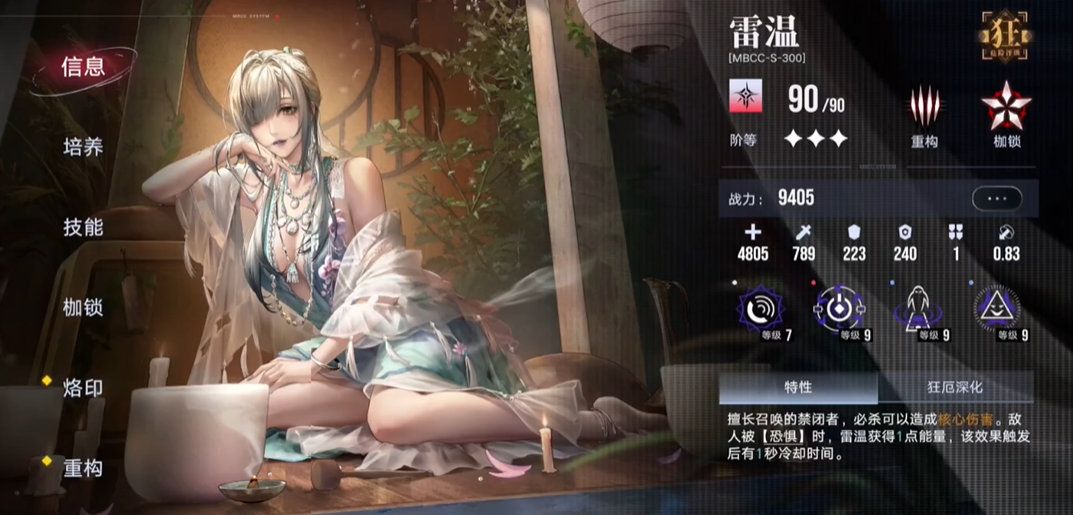
Task: Select the 技能 skills menu entry
Action: click(x=83, y=227)
